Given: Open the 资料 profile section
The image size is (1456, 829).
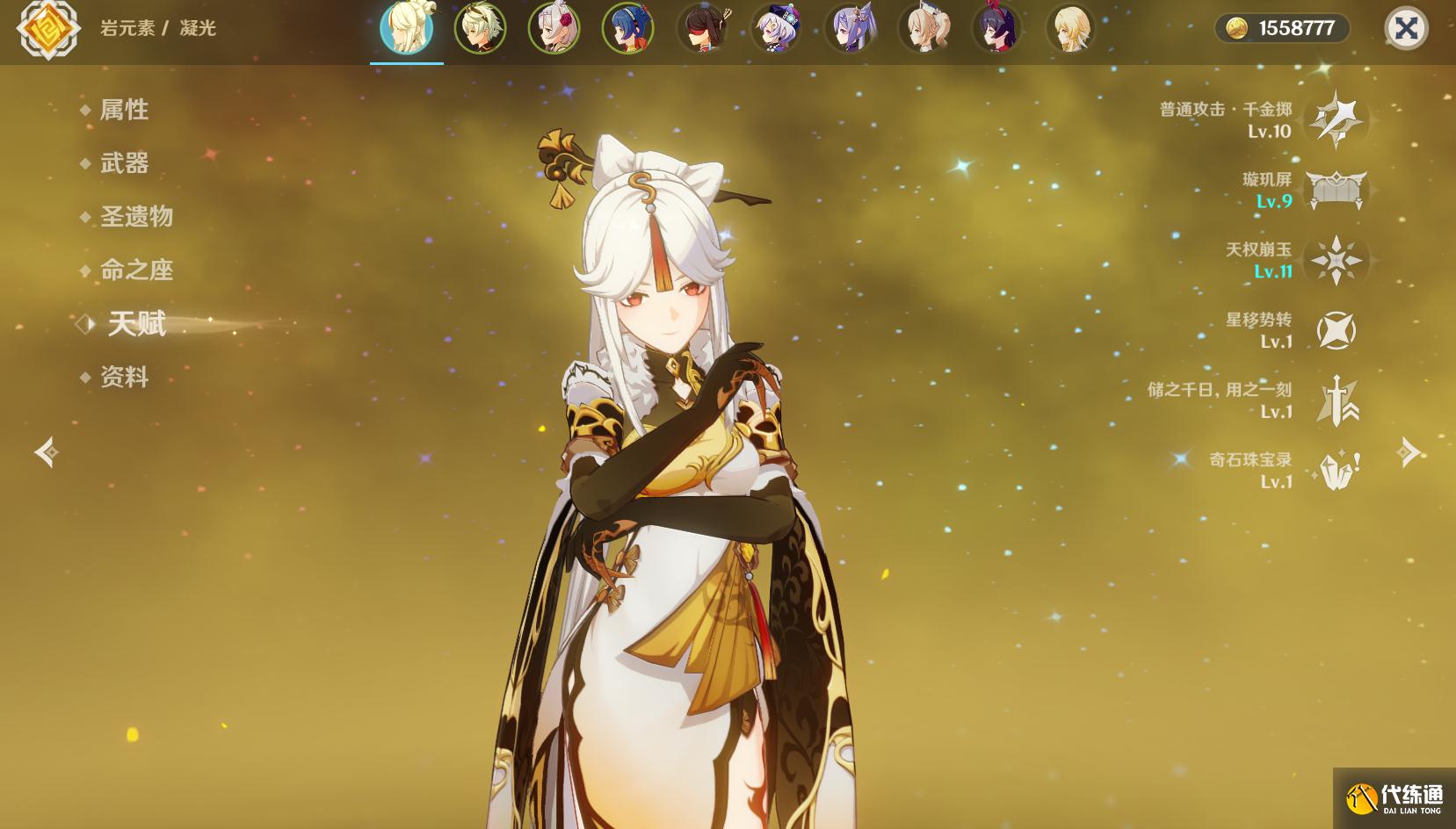Looking at the screenshot, I should 124,378.
